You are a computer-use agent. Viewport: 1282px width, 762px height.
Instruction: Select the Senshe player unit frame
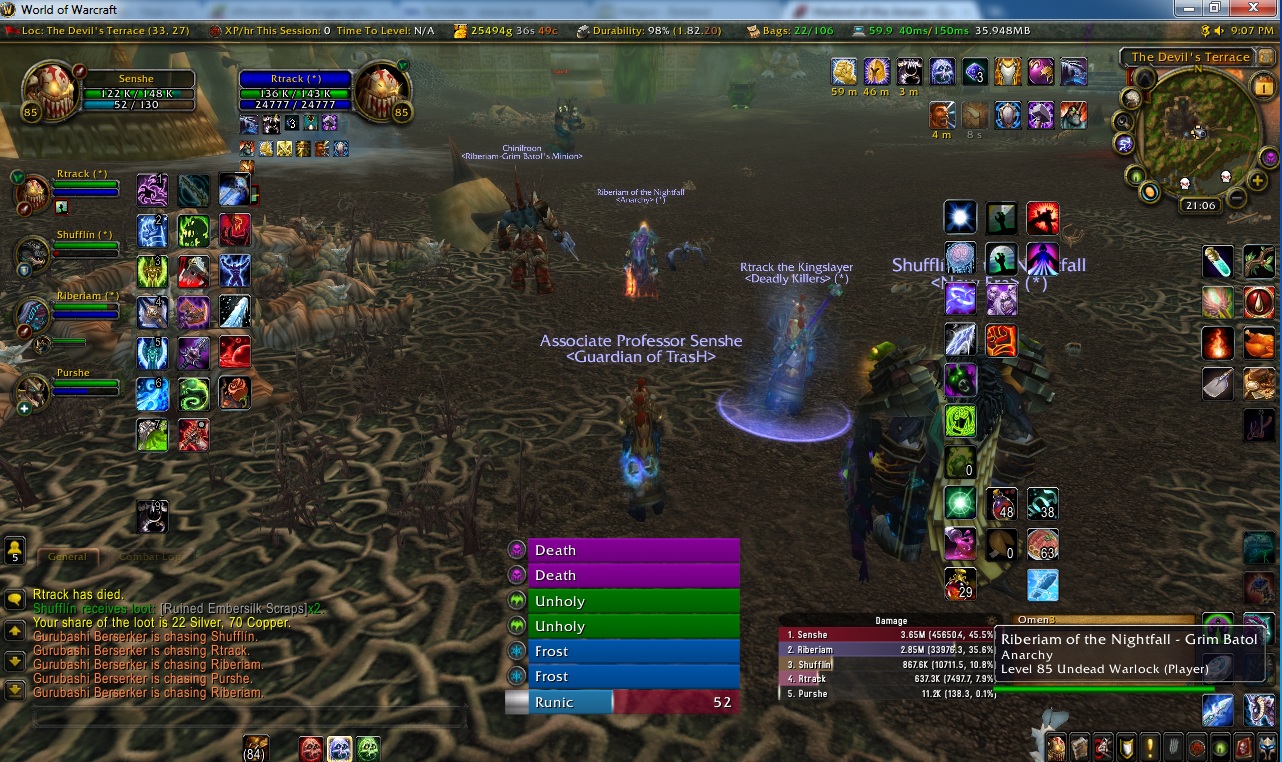pyautogui.click(x=135, y=92)
